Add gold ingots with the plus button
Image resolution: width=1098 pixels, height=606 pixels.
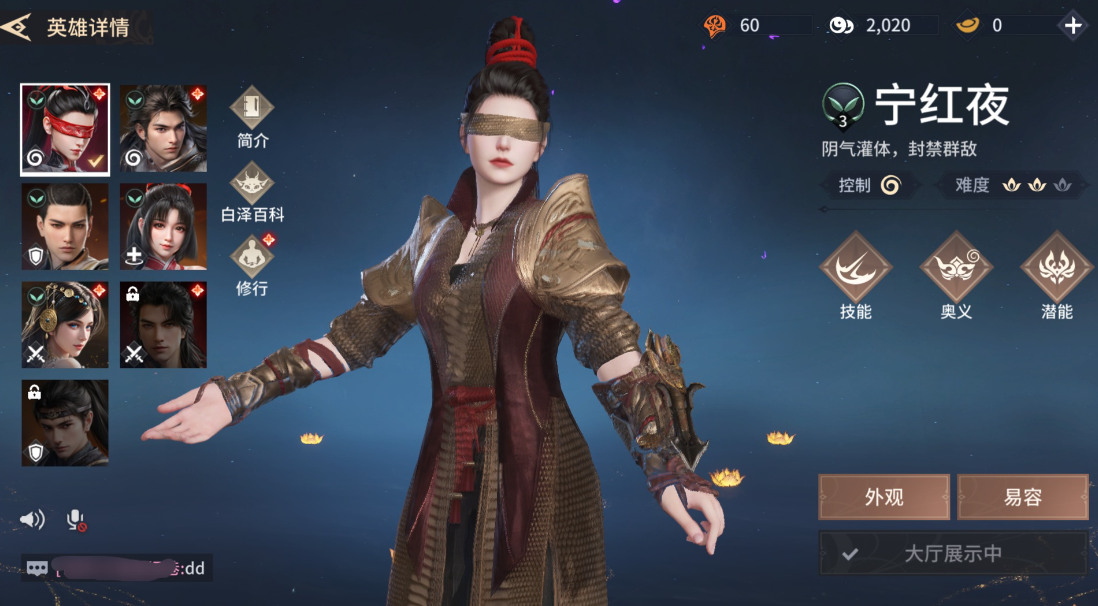pos(1074,26)
